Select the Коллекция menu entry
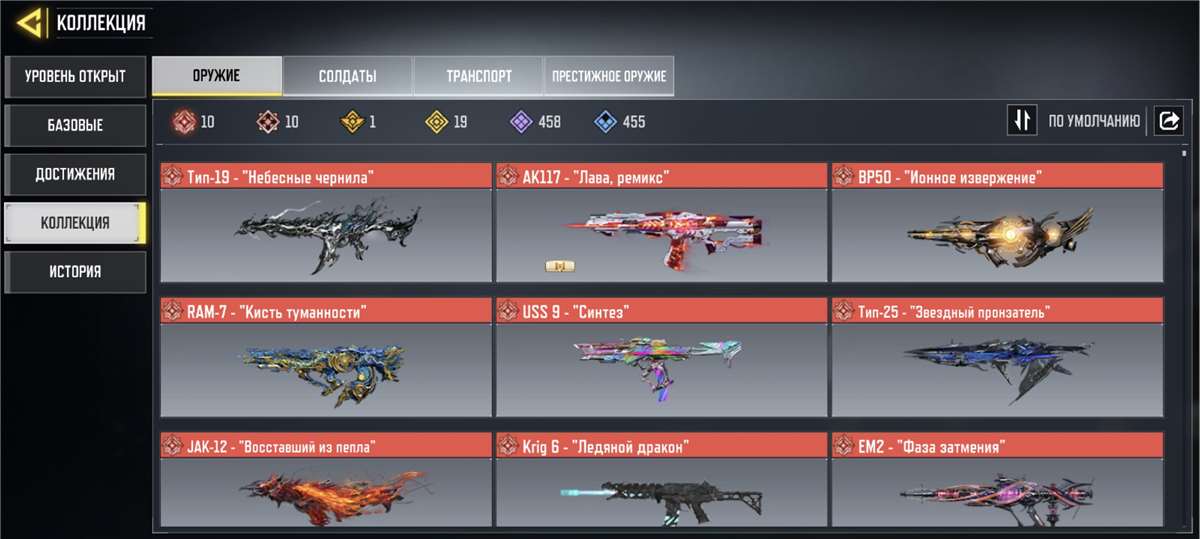The width and height of the screenshot is (1200, 539). 75,223
